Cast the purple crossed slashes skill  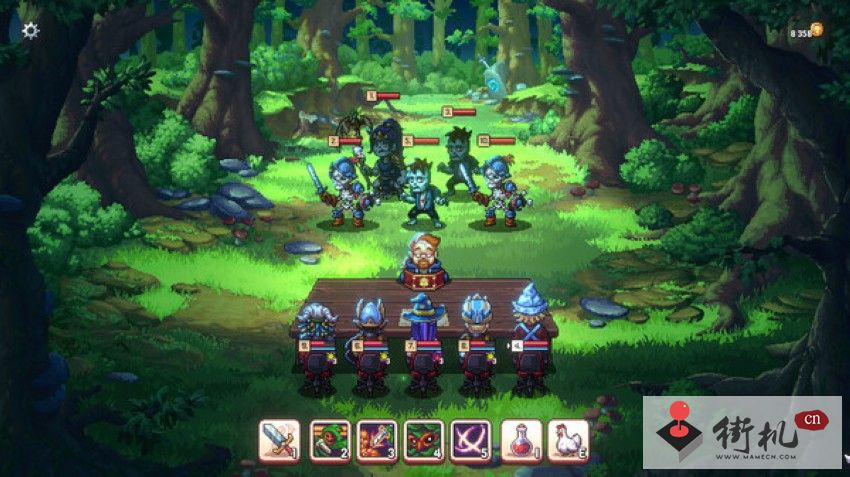[470, 439]
